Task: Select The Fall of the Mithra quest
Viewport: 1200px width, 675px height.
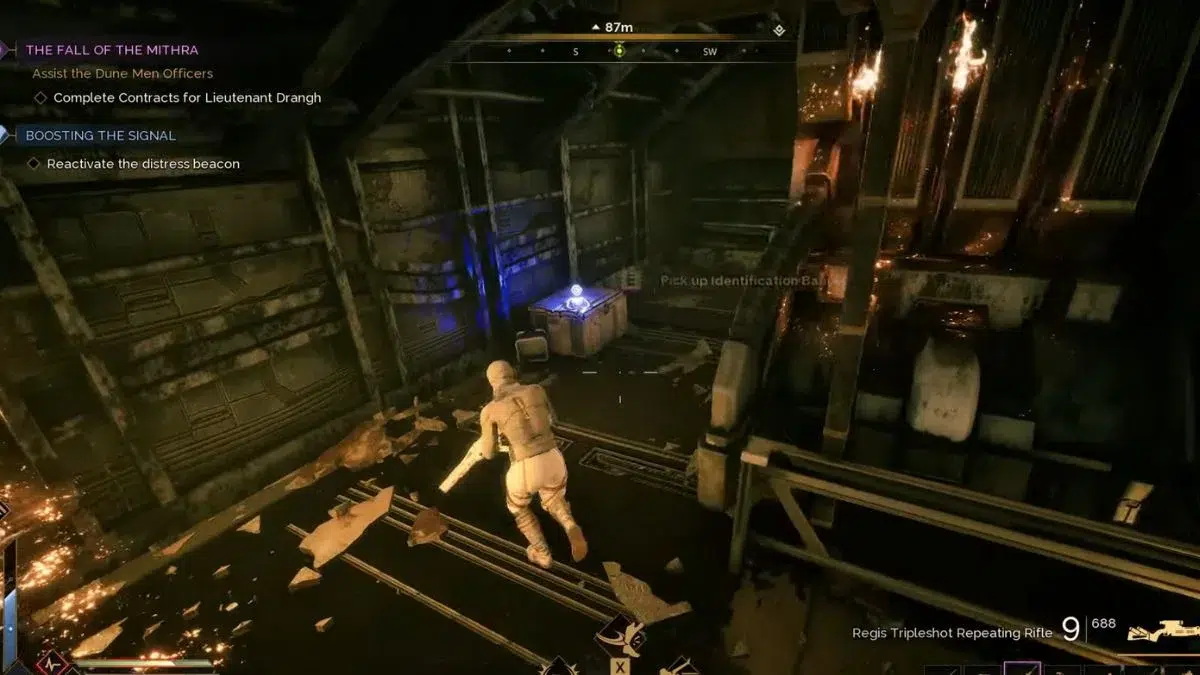Action: tap(112, 49)
